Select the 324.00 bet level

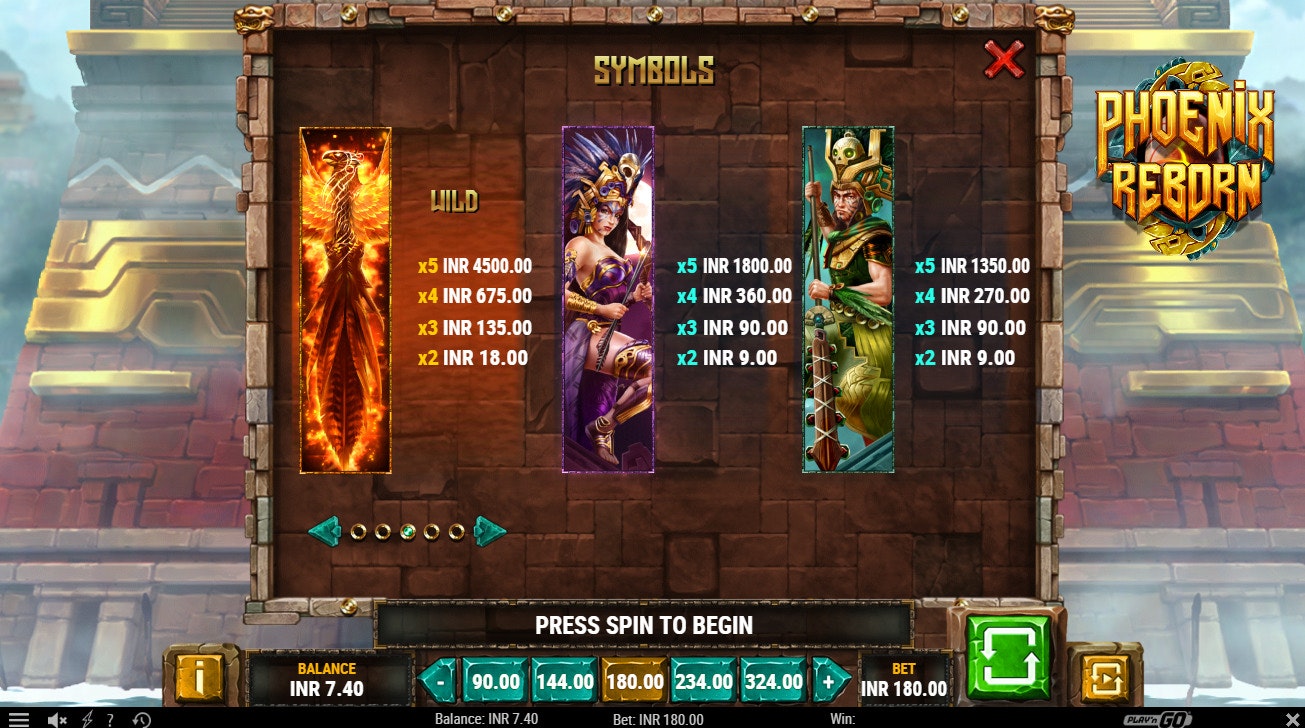pyautogui.click(x=772, y=681)
